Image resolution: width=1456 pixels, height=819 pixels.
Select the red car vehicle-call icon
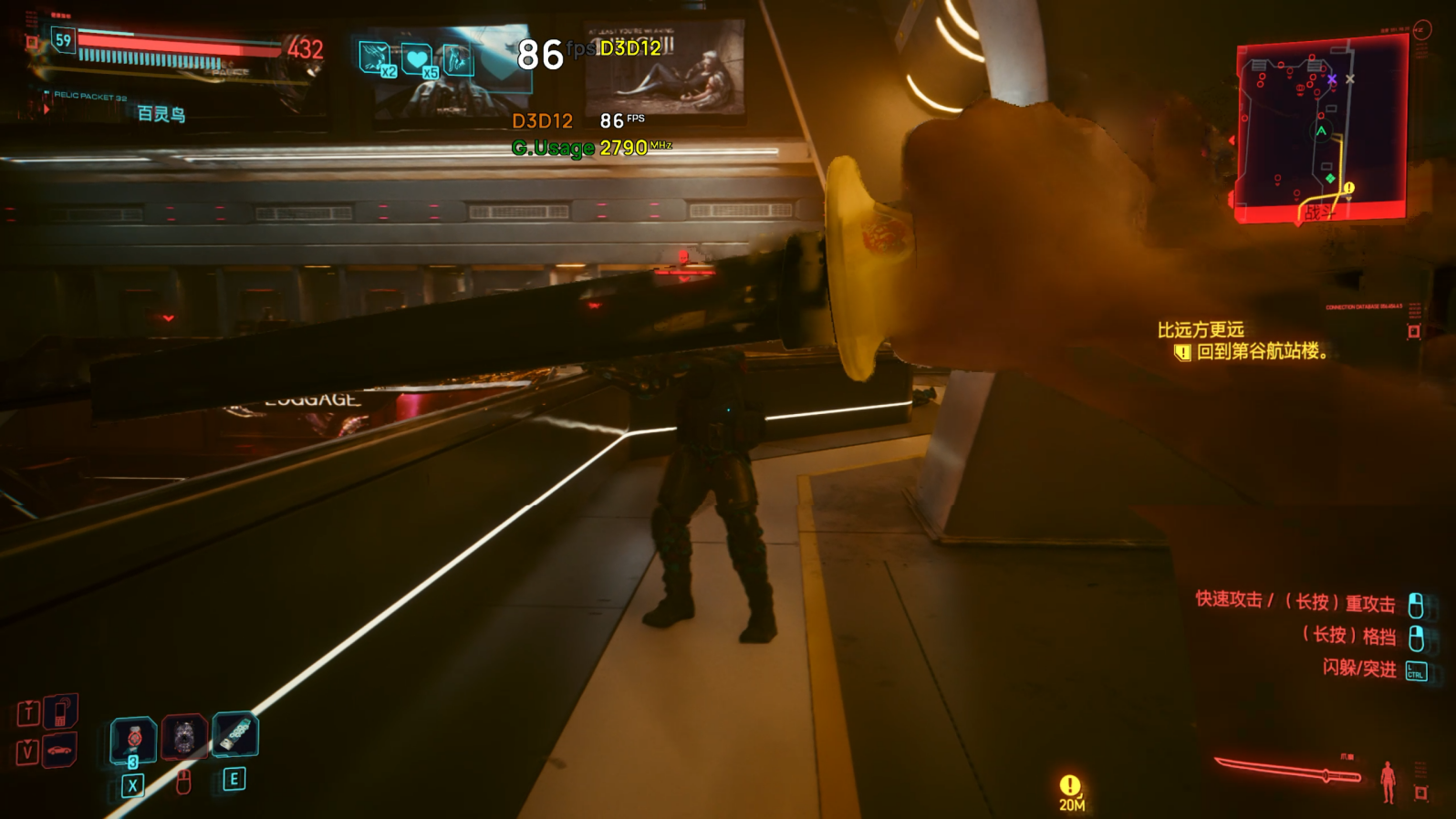click(60, 751)
